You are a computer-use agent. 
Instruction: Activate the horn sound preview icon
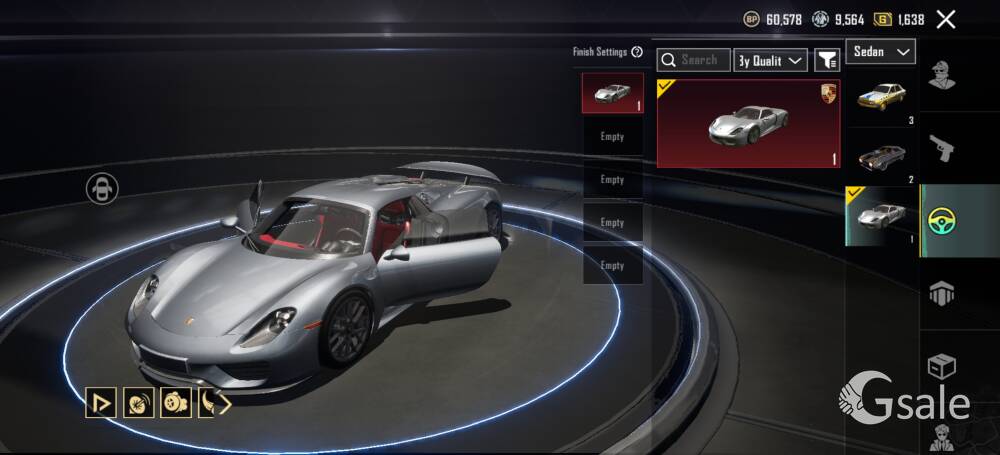coord(137,403)
